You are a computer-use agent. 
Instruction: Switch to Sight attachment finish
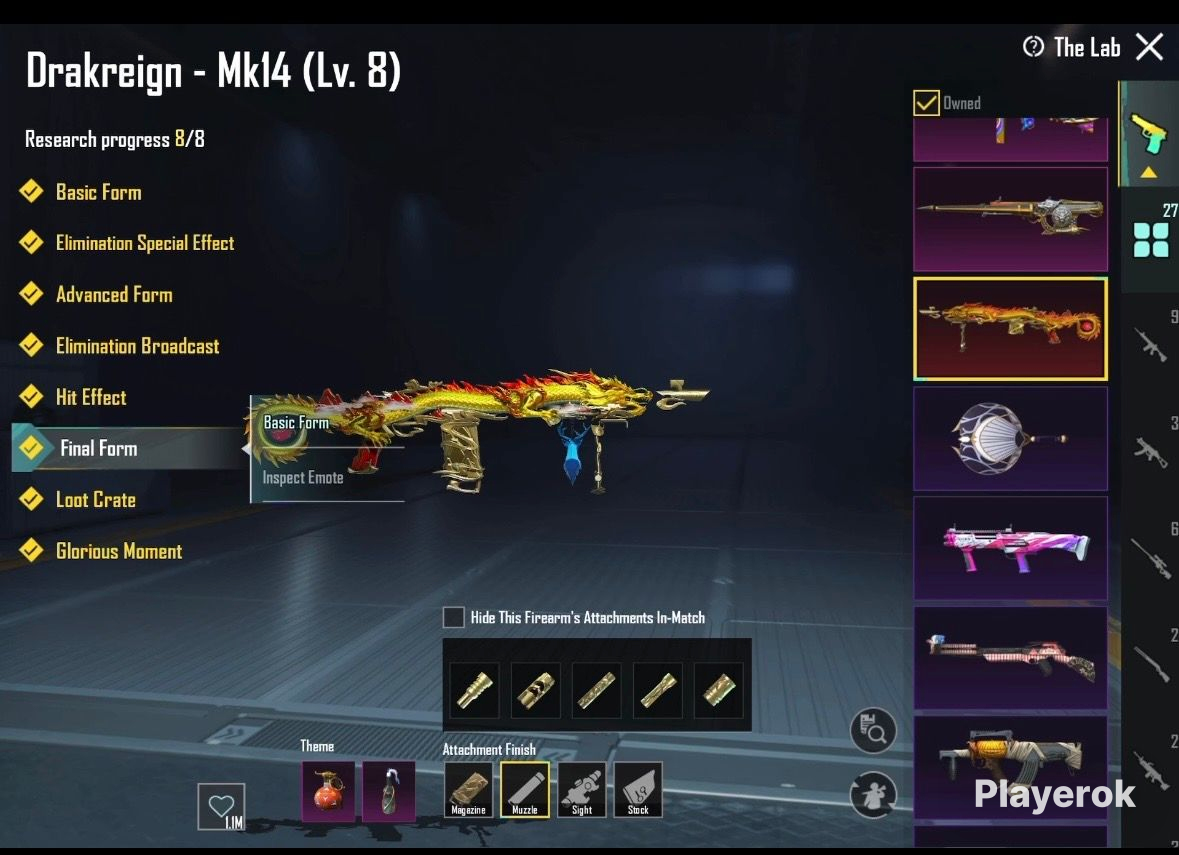point(582,790)
